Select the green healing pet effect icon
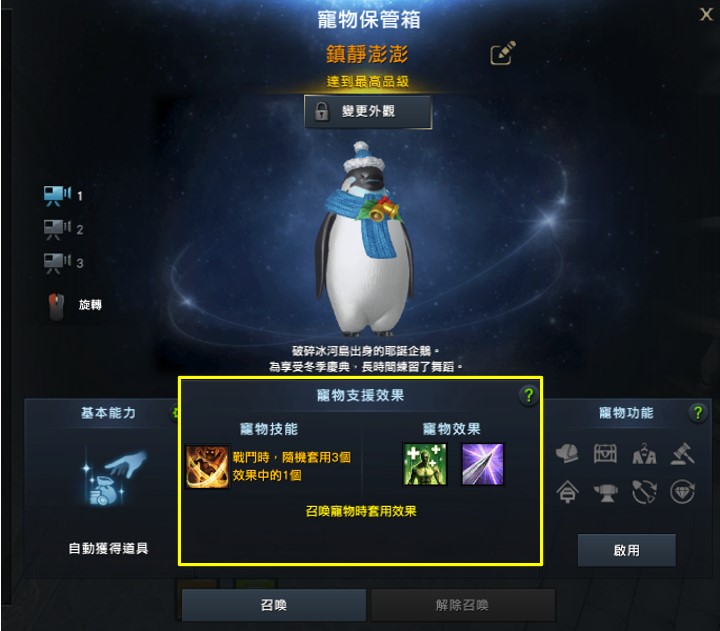This screenshot has width=720, height=631. pos(423,465)
